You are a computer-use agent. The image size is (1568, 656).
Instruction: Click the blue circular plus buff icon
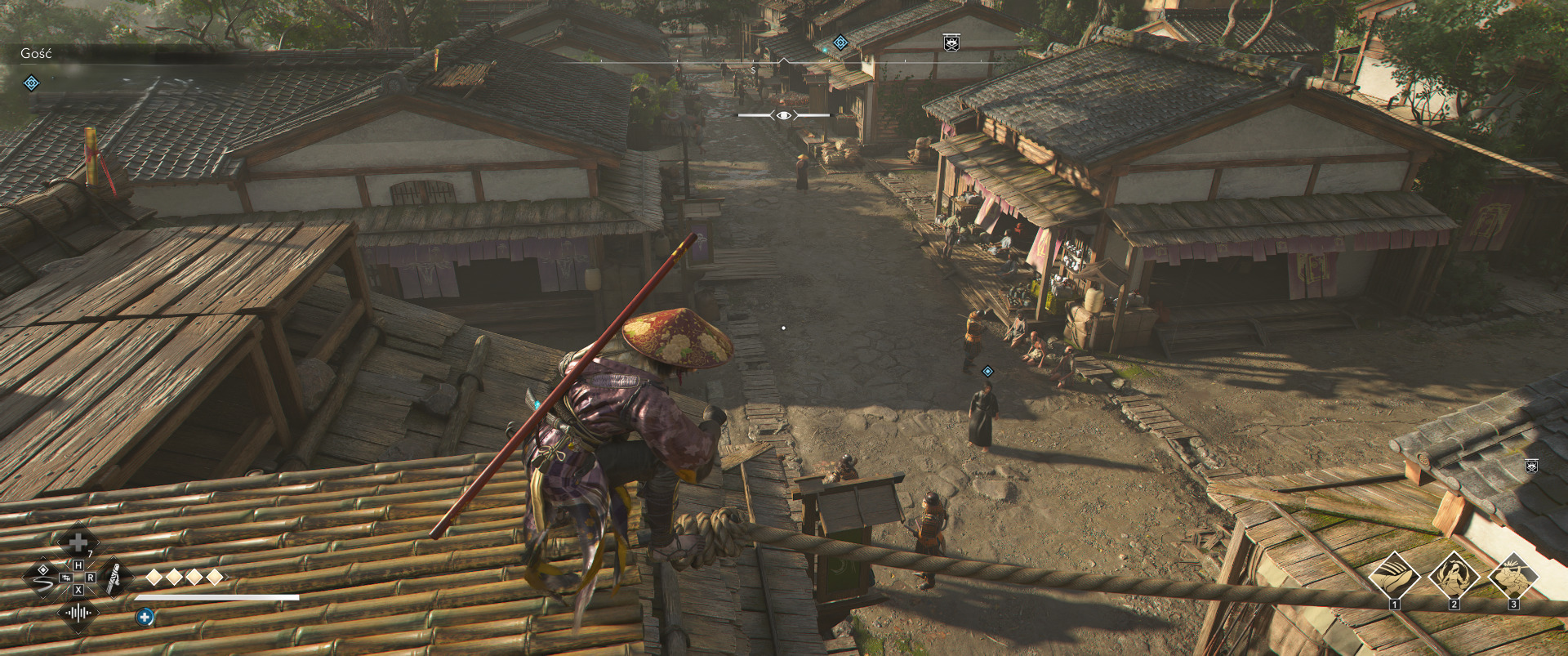tap(145, 618)
